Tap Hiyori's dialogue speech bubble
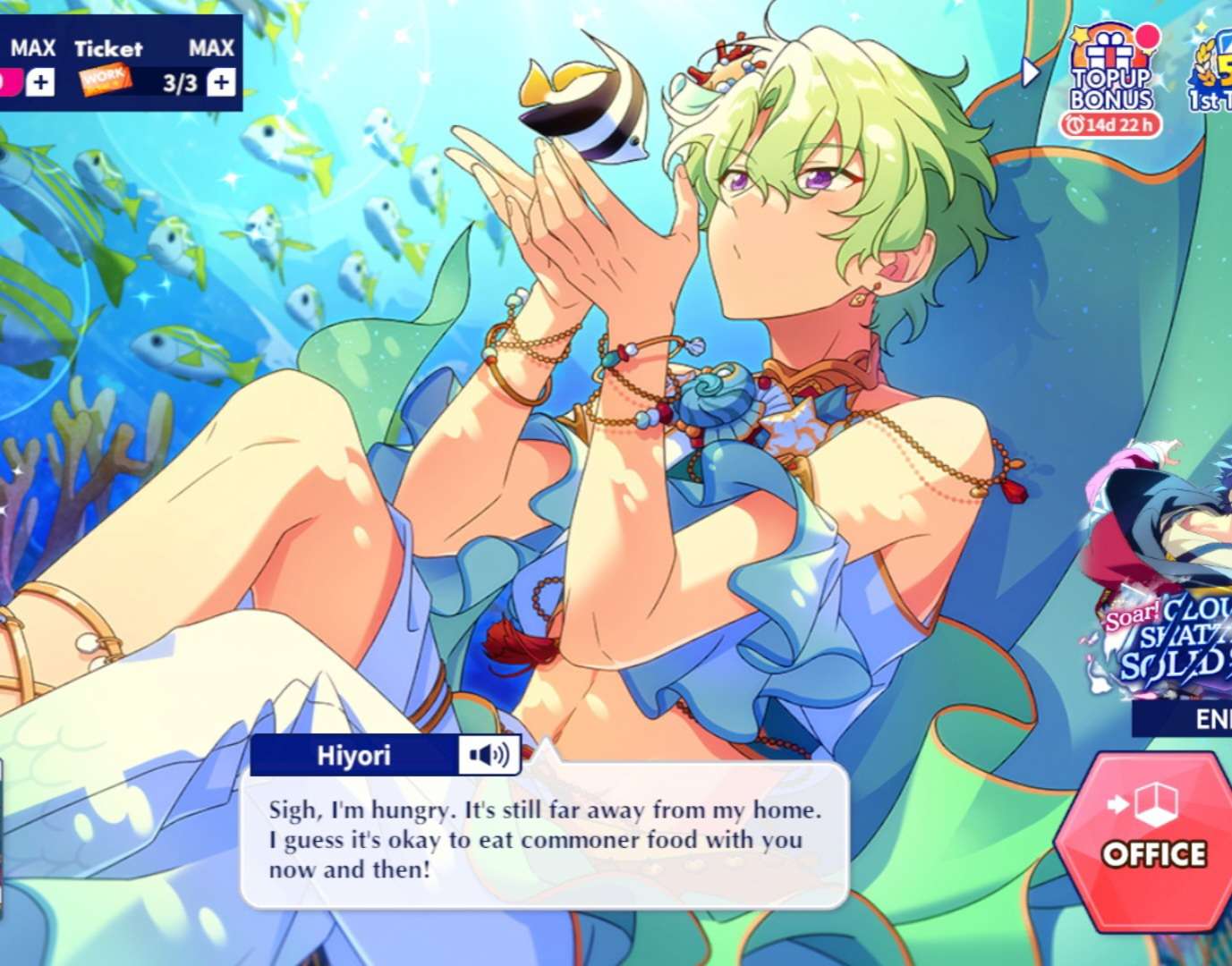Image resolution: width=1232 pixels, height=966 pixels. [544, 838]
